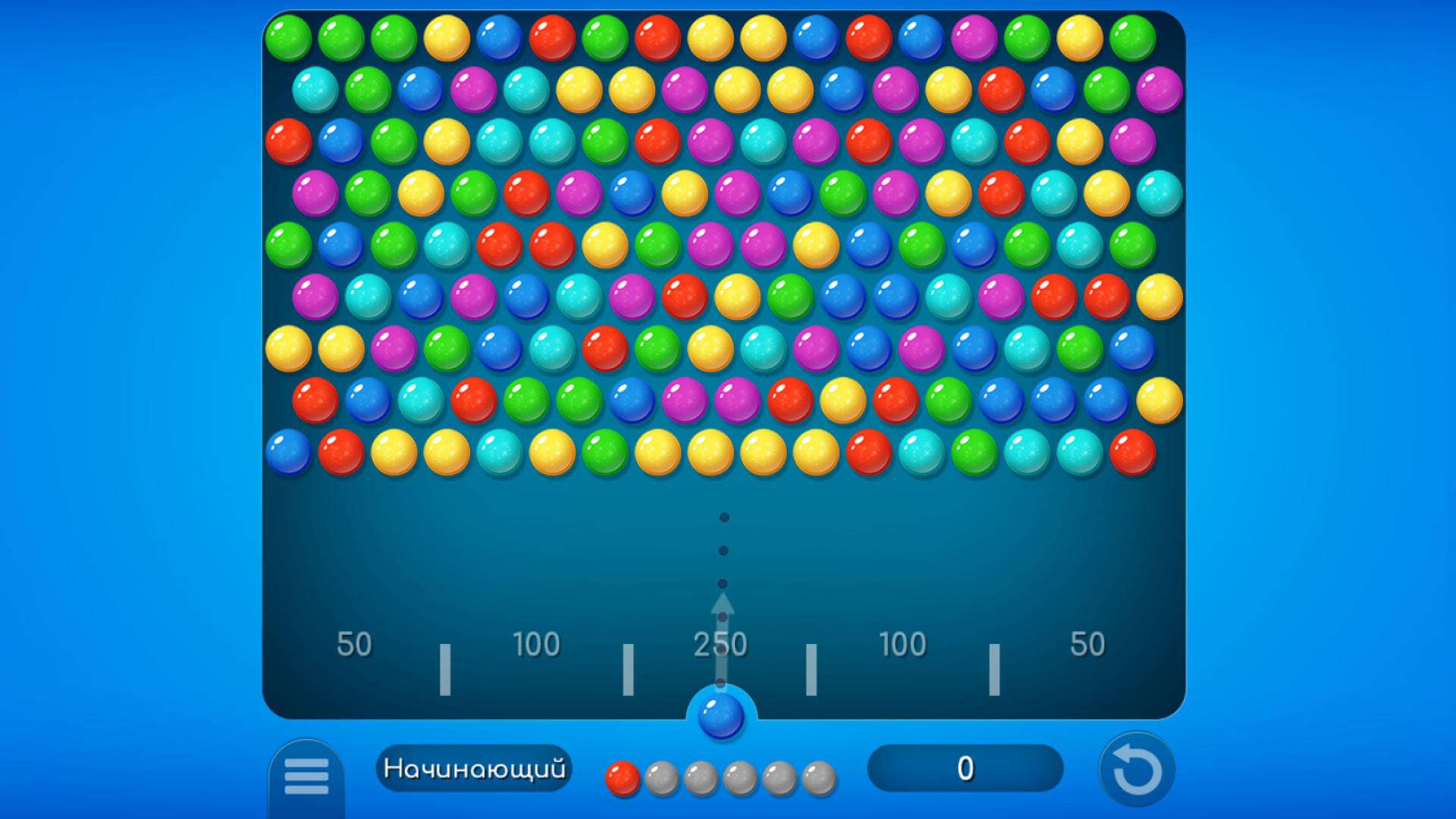This screenshot has height=819, width=1456.
Task: Click the right 100 points label
Action: [902, 643]
